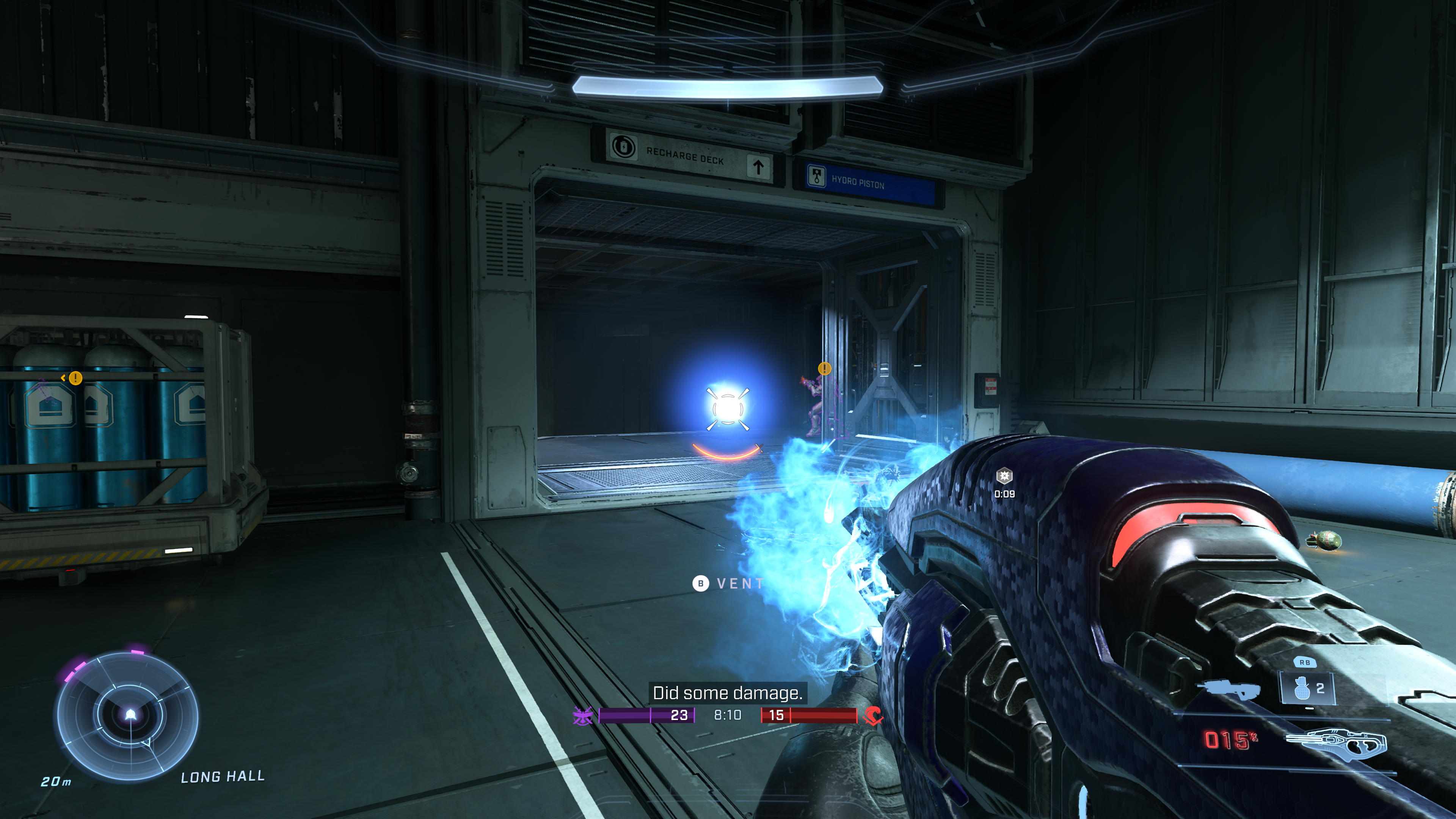Click the red team emblem
This screenshot has height=819, width=1456.
click(873, 715)
